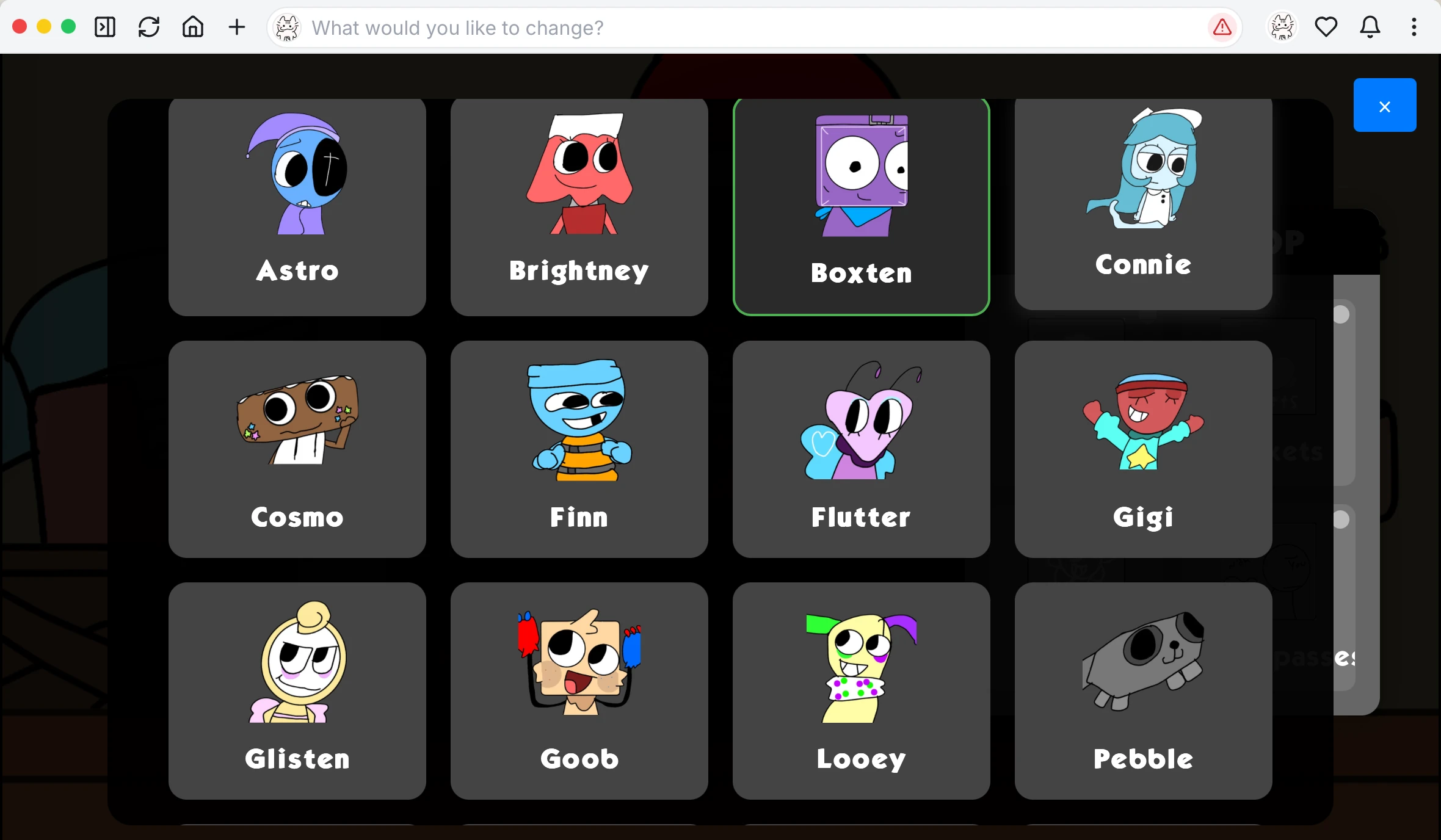The image size is (1441, 840).
Task: Open notifications via the bell icon
Action: [1370, 27]
